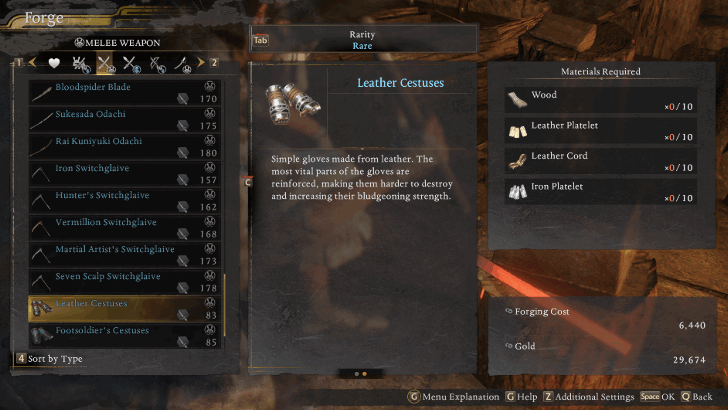Click the left arrow to previous category

click(33, 63)
